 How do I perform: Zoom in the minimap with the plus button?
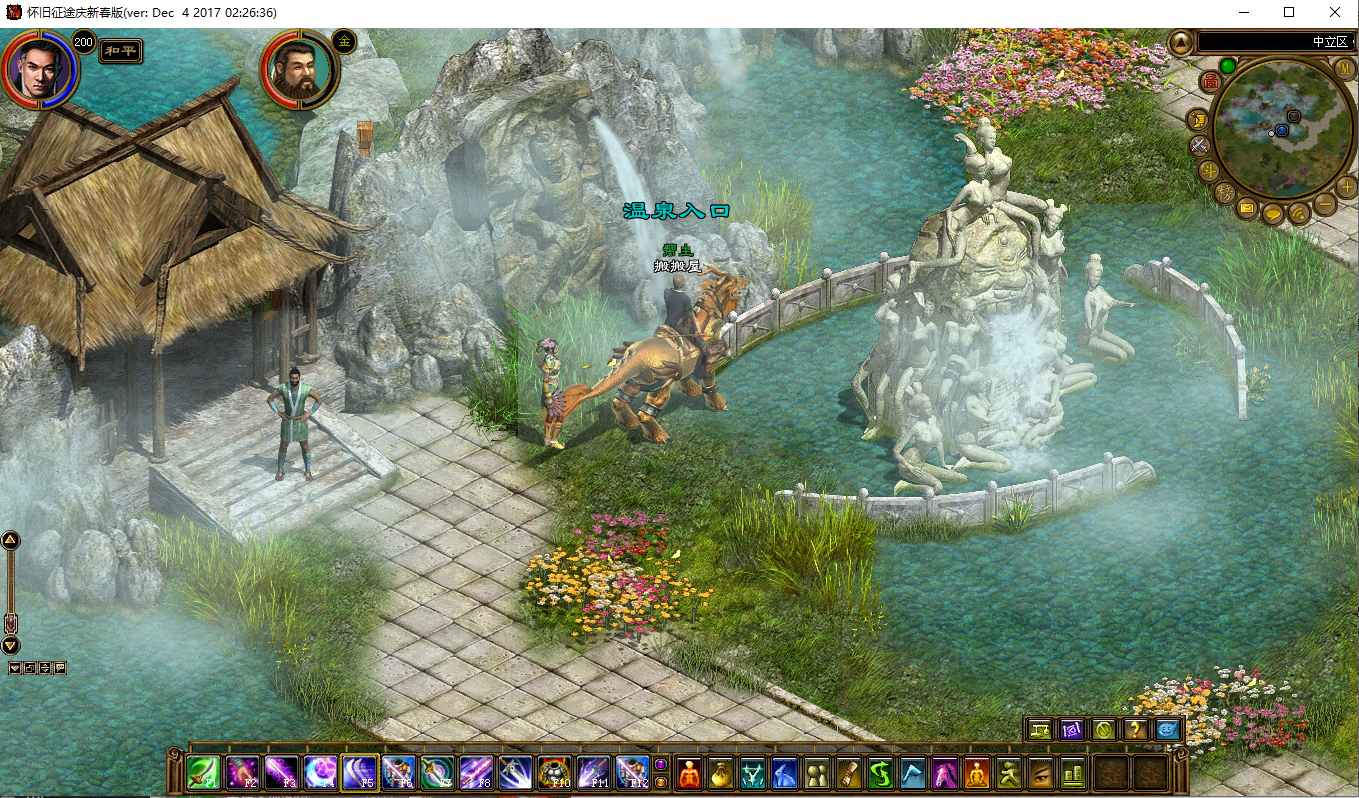pyautogui.click(x=1346, y=186)
